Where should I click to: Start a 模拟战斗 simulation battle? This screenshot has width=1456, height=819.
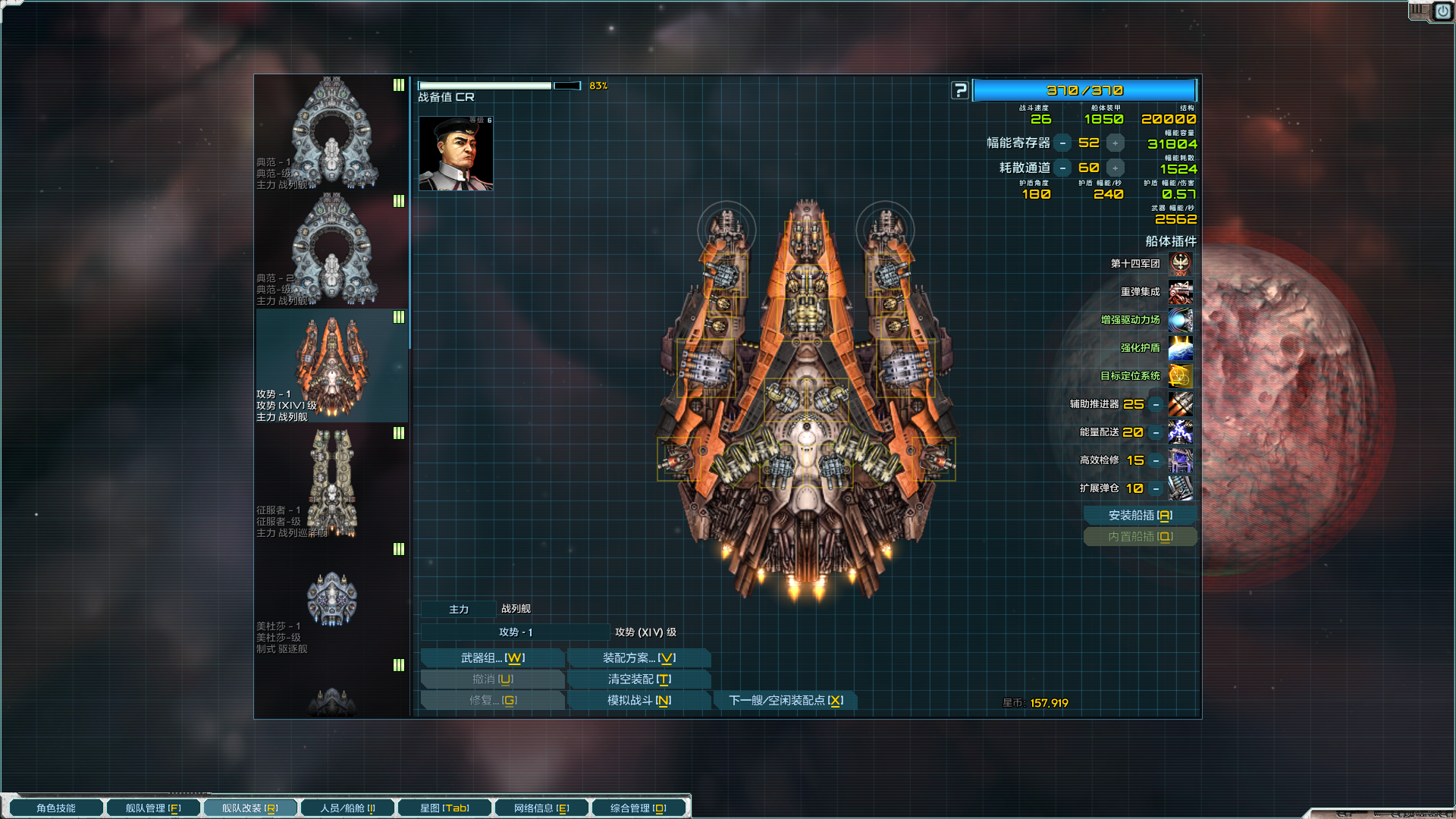639,701
